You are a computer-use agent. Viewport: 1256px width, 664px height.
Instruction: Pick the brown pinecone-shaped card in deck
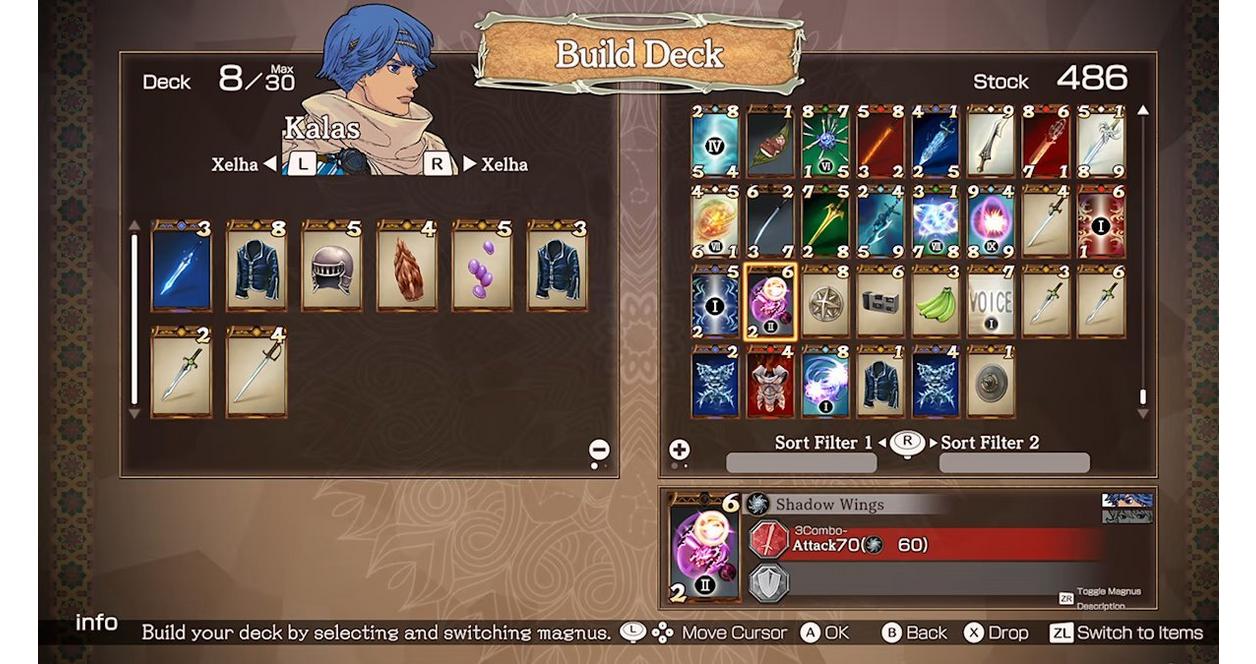coord(406,268)
